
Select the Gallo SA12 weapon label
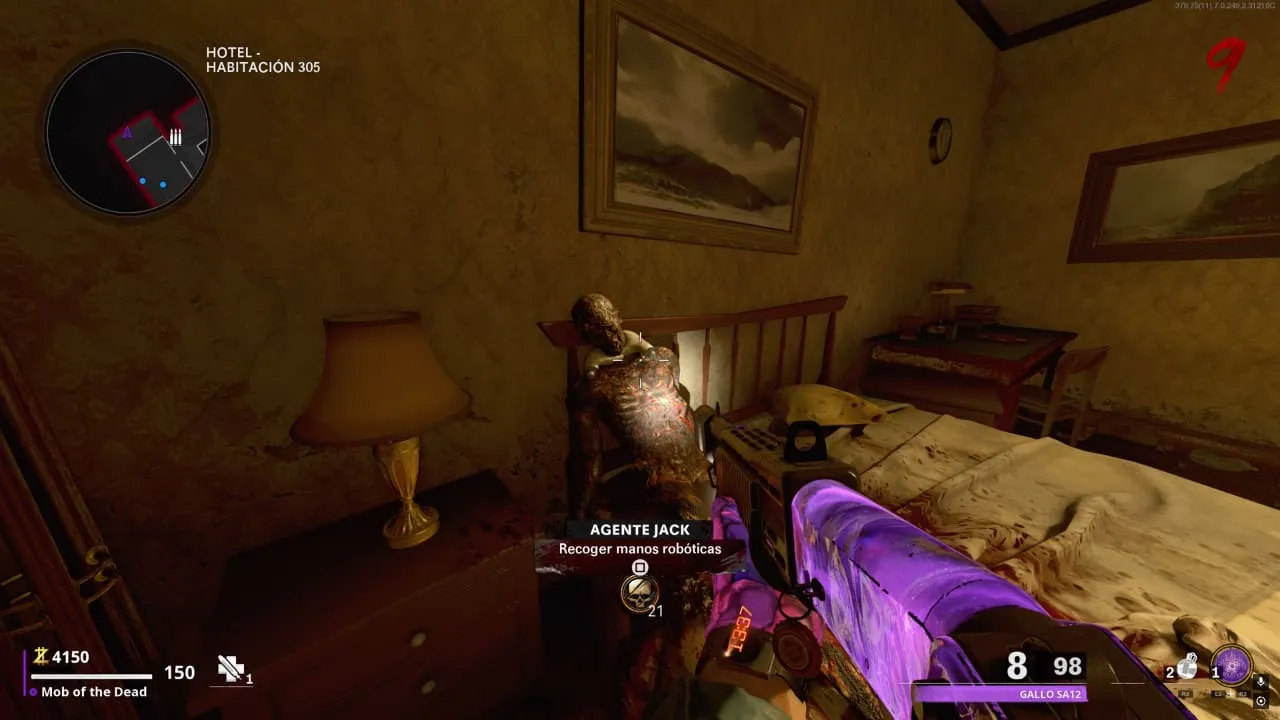[x=1001, y=694]
